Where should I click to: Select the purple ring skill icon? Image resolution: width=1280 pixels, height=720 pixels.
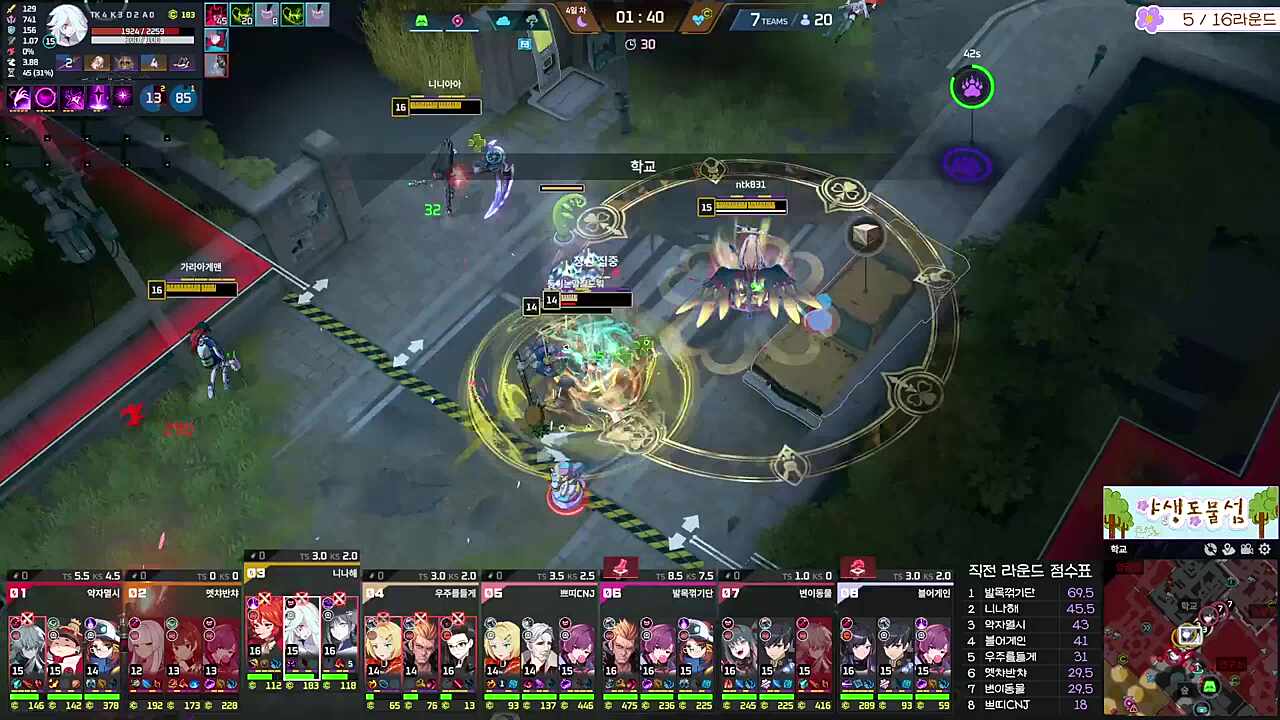click(x=44, y=97)
